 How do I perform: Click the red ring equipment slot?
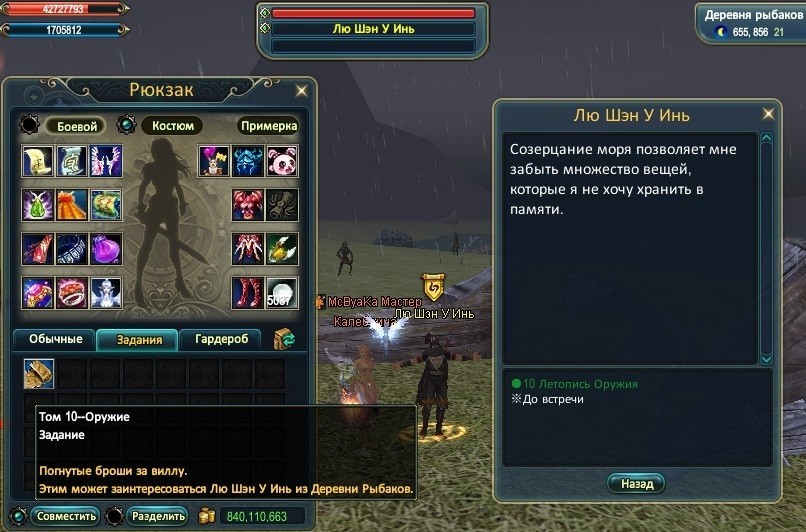click(71, 293)
